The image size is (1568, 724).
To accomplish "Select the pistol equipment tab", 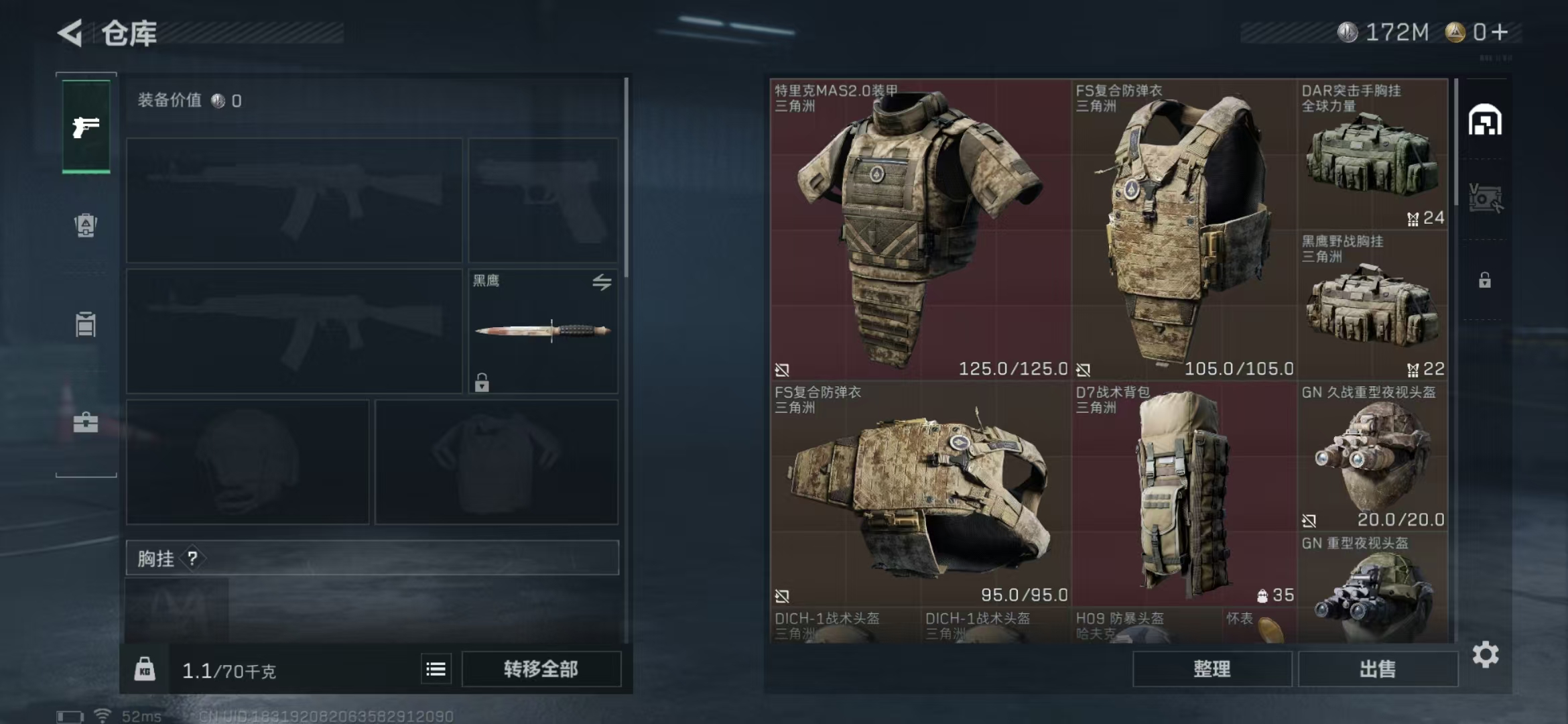I will point(86,127).
